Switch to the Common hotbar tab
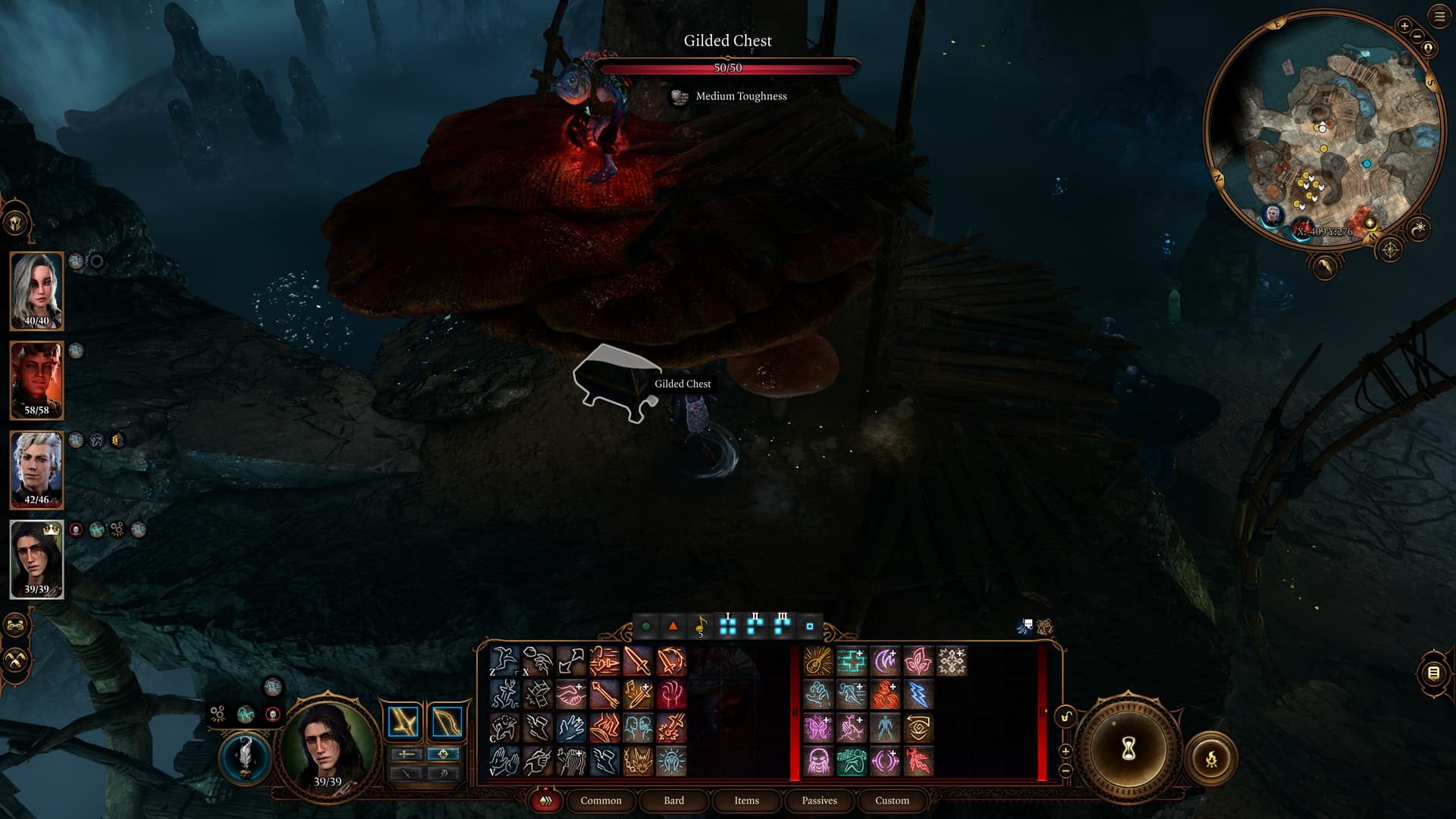This screenshot has height=819, width=1456. 601,800
